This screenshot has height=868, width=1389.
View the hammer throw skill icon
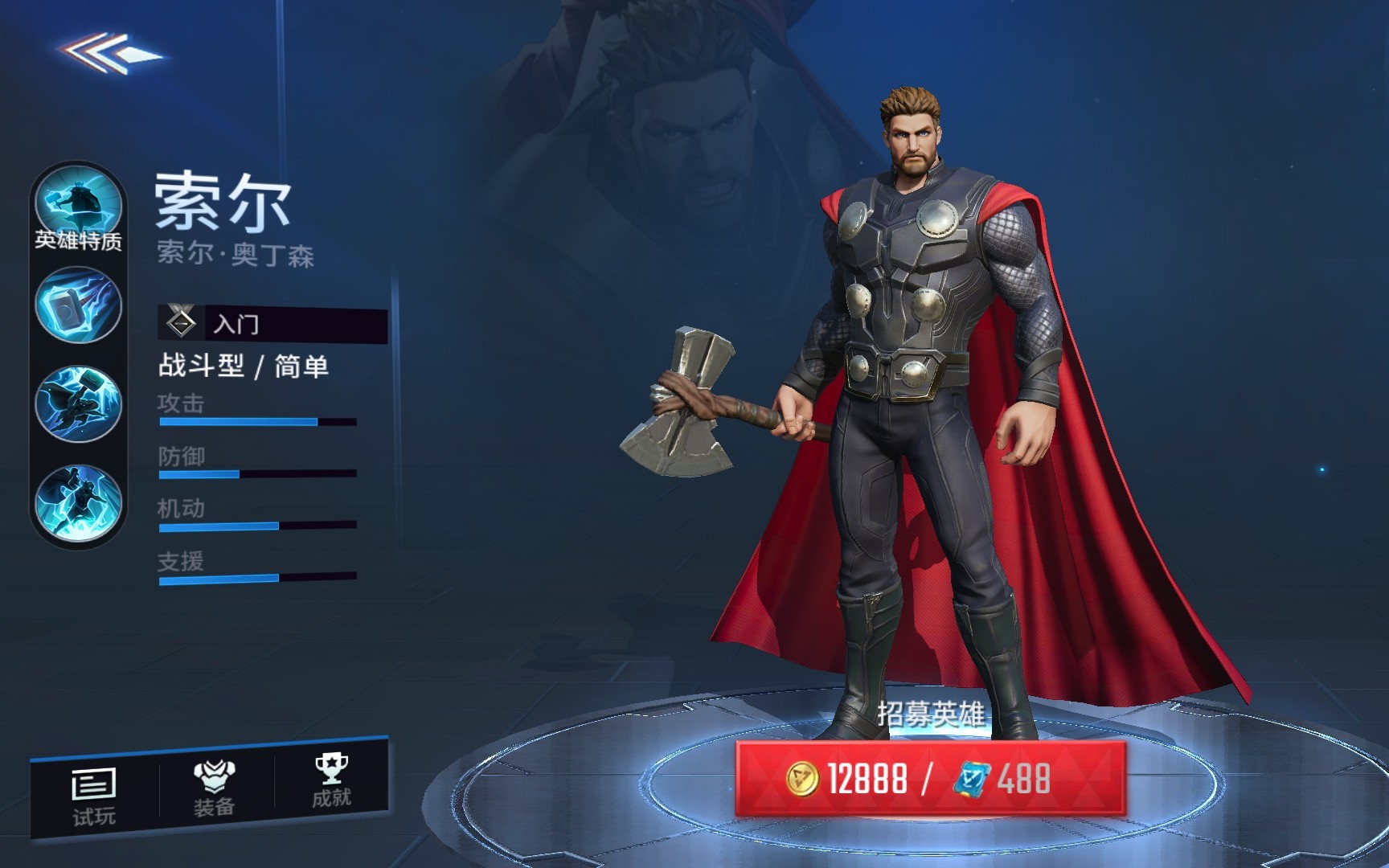point(78,306)
